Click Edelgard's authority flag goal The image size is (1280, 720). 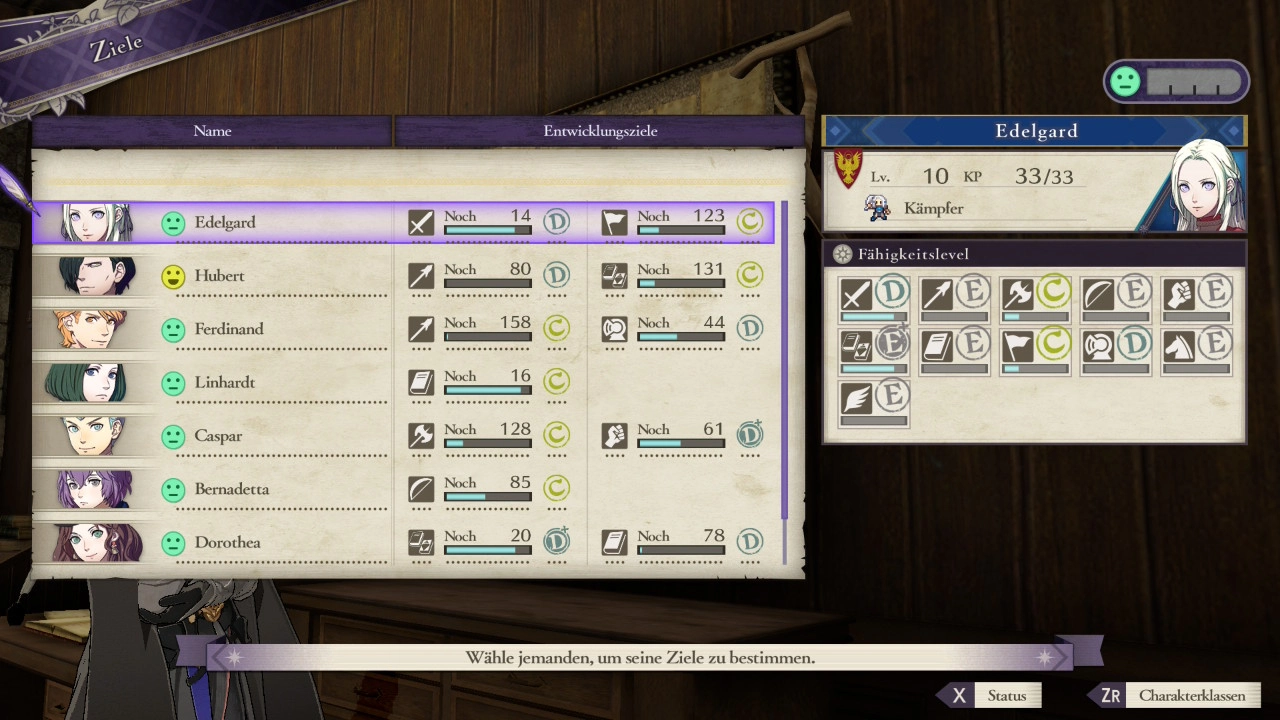point(615,223)
